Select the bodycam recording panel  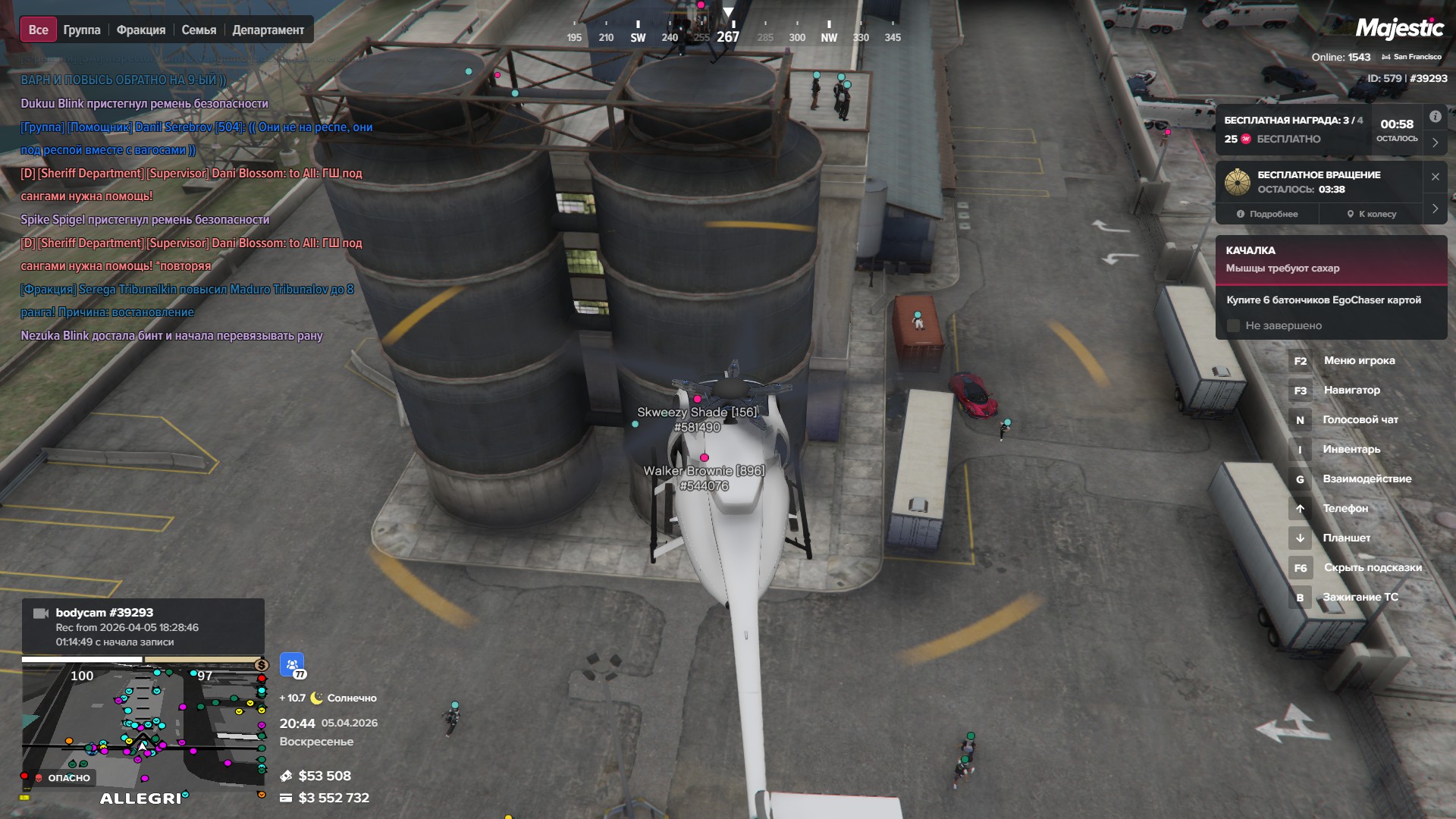point(143,626)
